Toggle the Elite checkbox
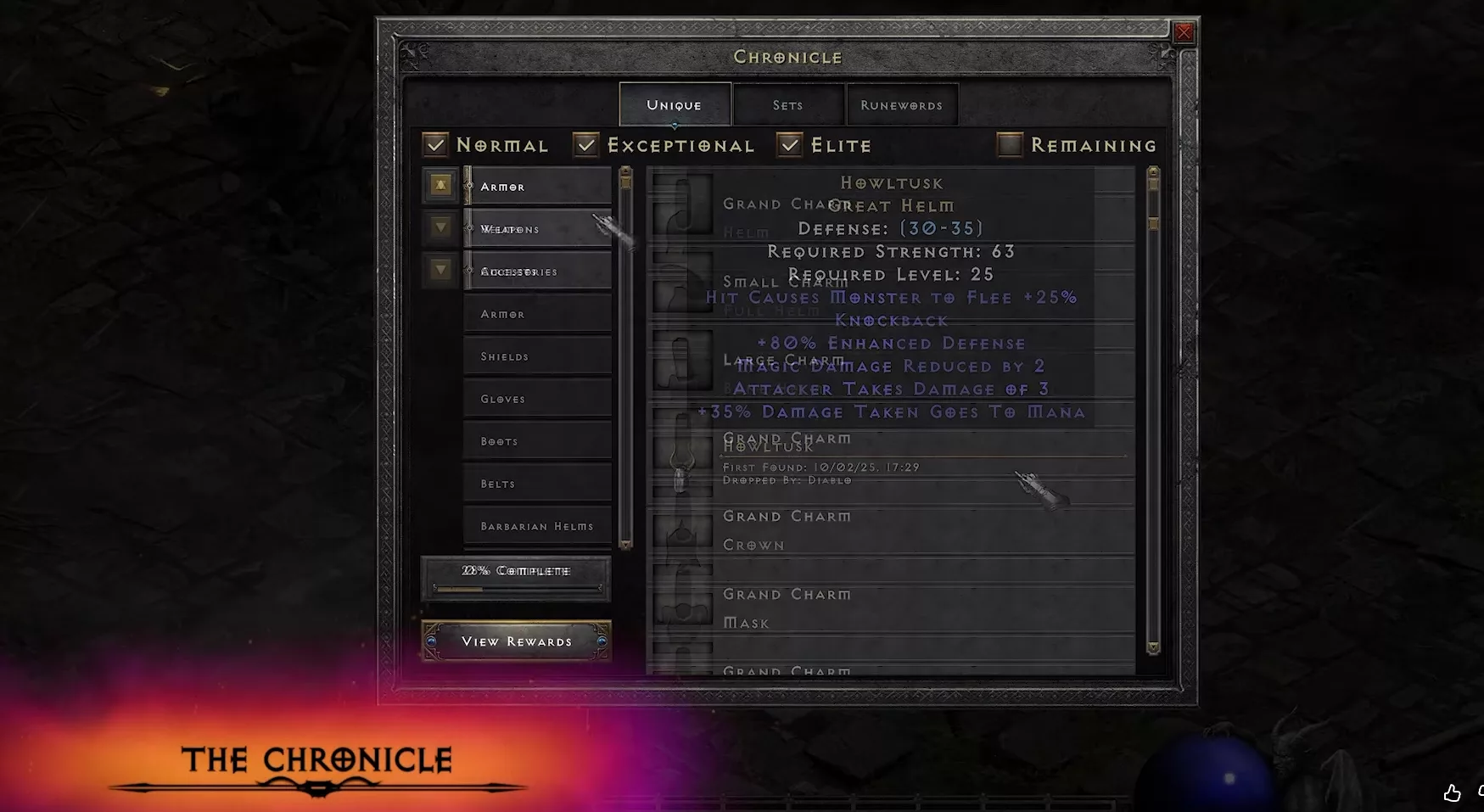The image size is (1484, 812). tap(790, 145)
